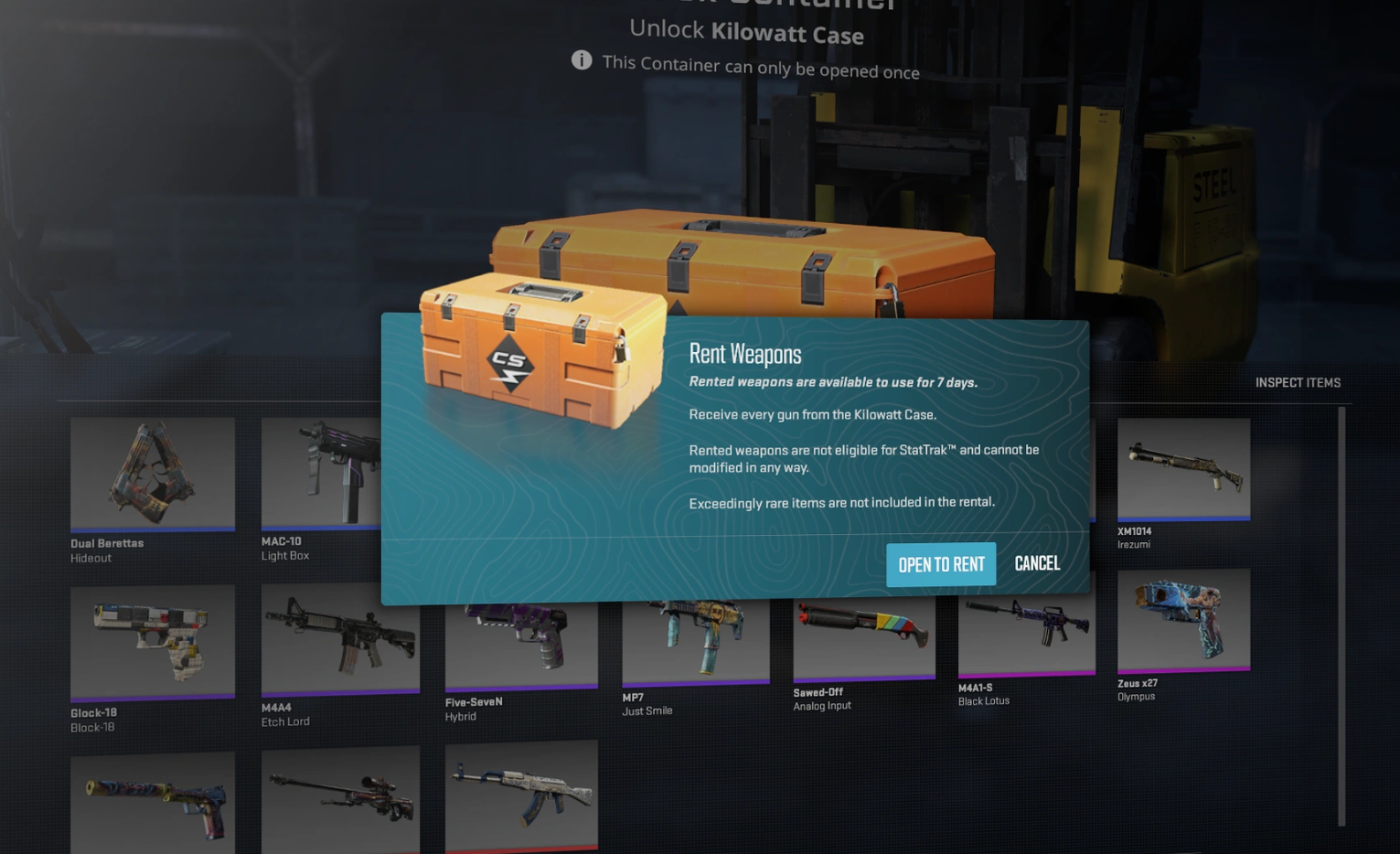Choose the MAC-10 Light Box item
Image resolution: width=1400 pixels, height=854 pixels.
click(320, 474)
